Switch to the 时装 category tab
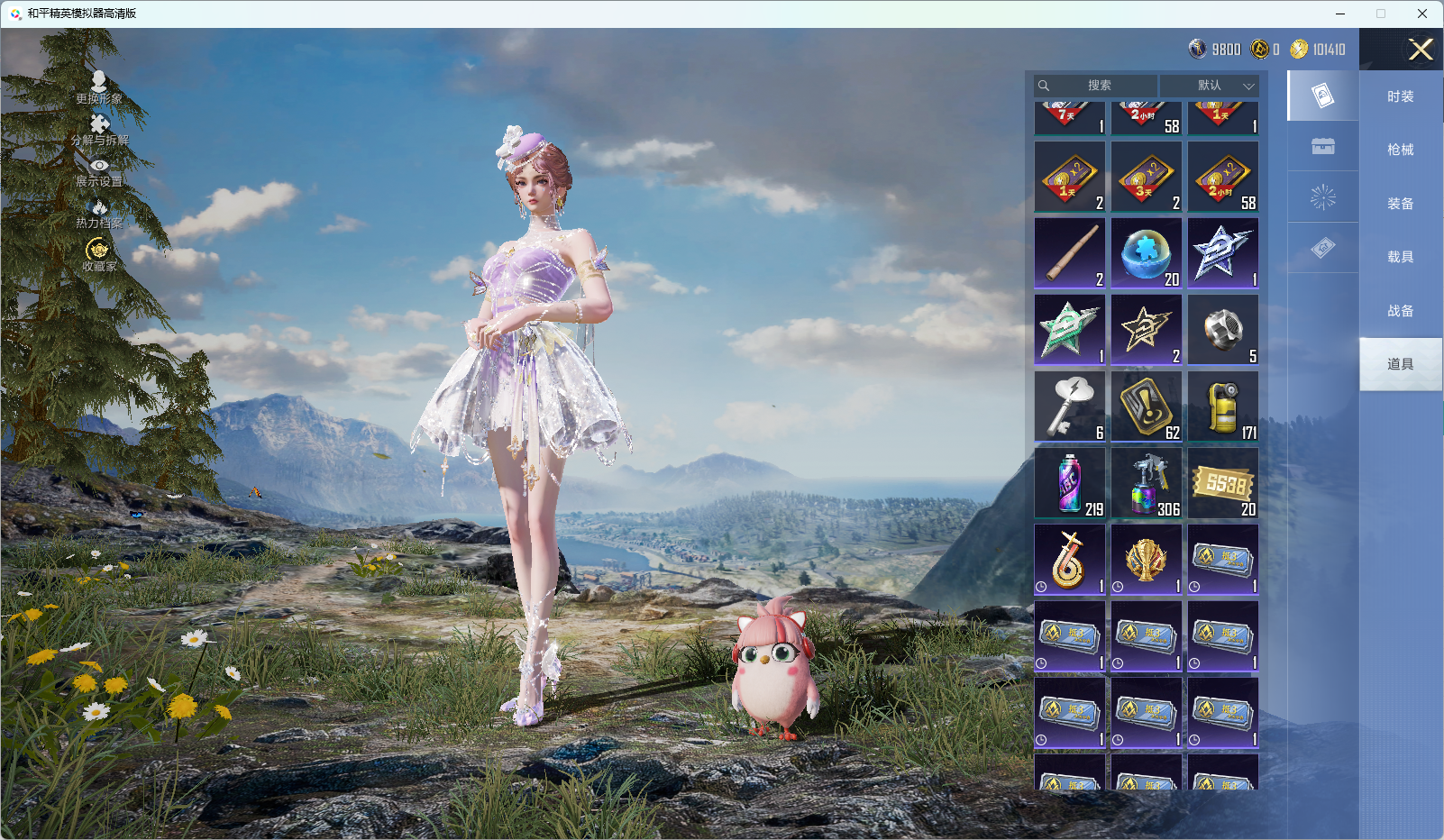Viewport: 1444px width, 840px height. click(x=1400, y=96)
